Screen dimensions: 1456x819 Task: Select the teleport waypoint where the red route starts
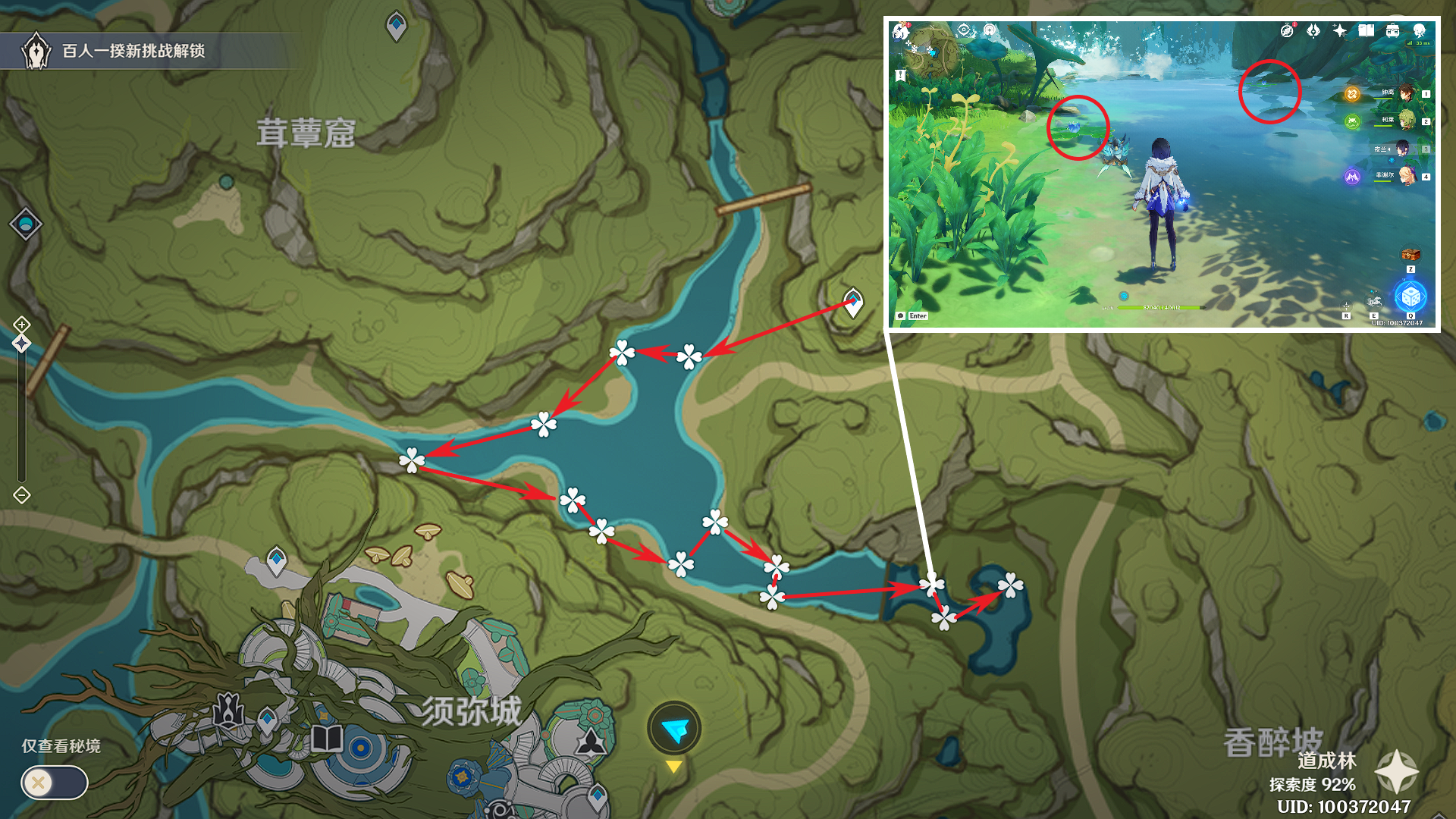coord(853,302)
